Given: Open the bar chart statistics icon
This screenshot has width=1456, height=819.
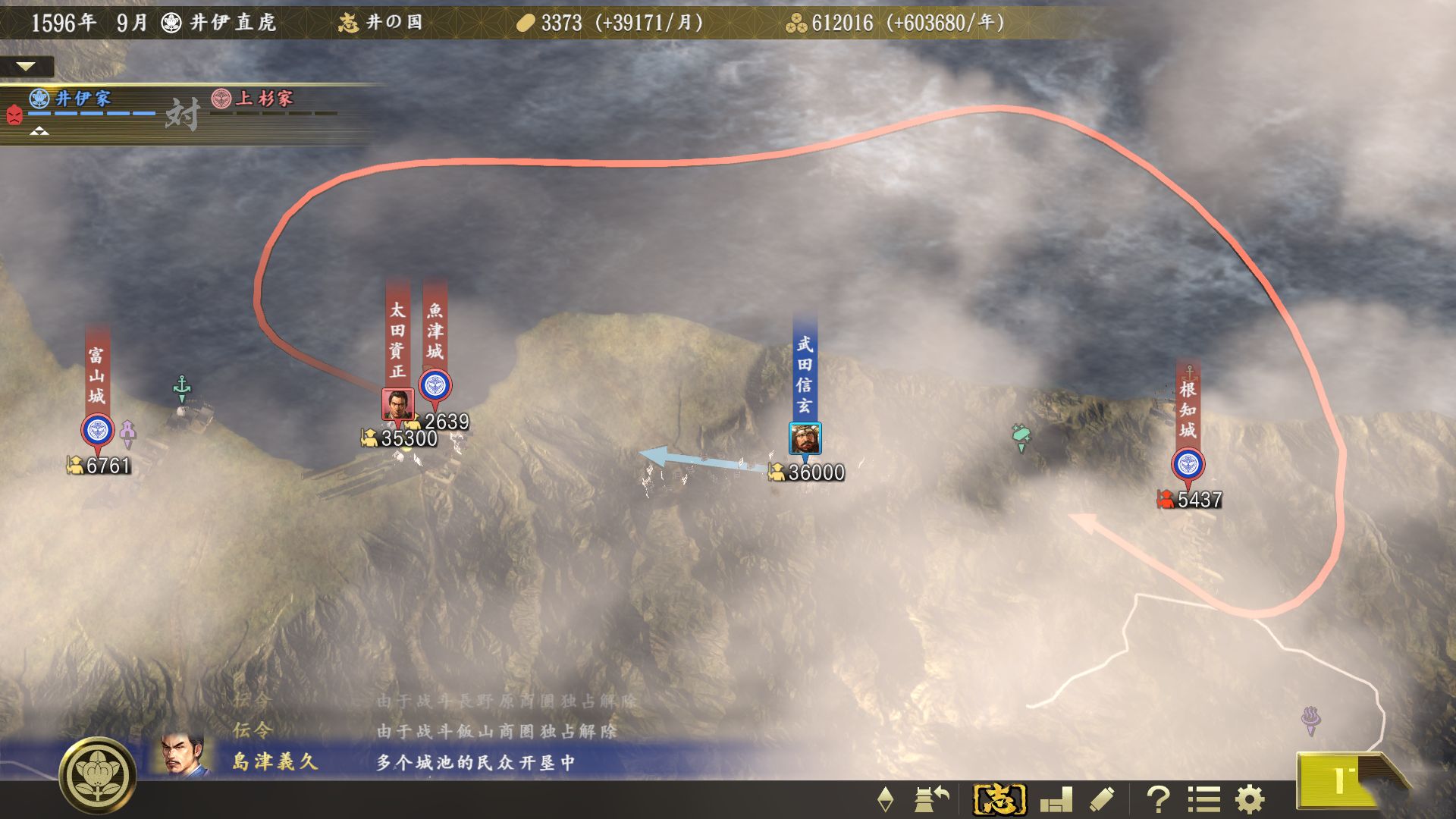Looking at the screenshot, I should click(x=1056, y=799).
